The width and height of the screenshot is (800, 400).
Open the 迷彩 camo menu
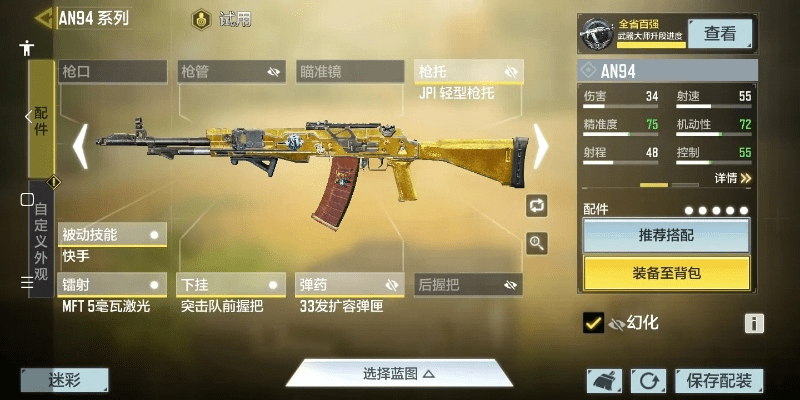(64, 380)
